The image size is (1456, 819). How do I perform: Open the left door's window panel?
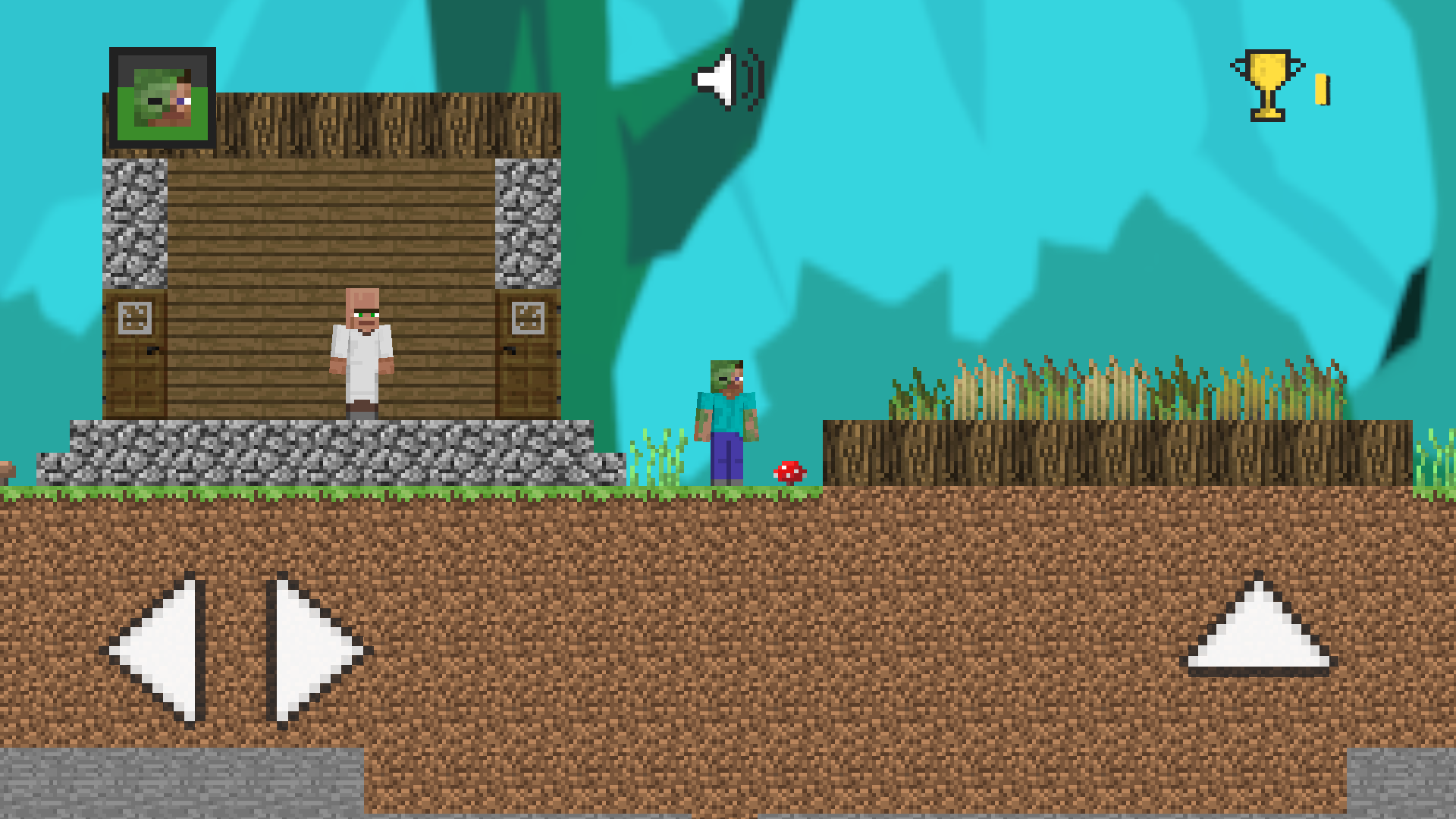135,319
